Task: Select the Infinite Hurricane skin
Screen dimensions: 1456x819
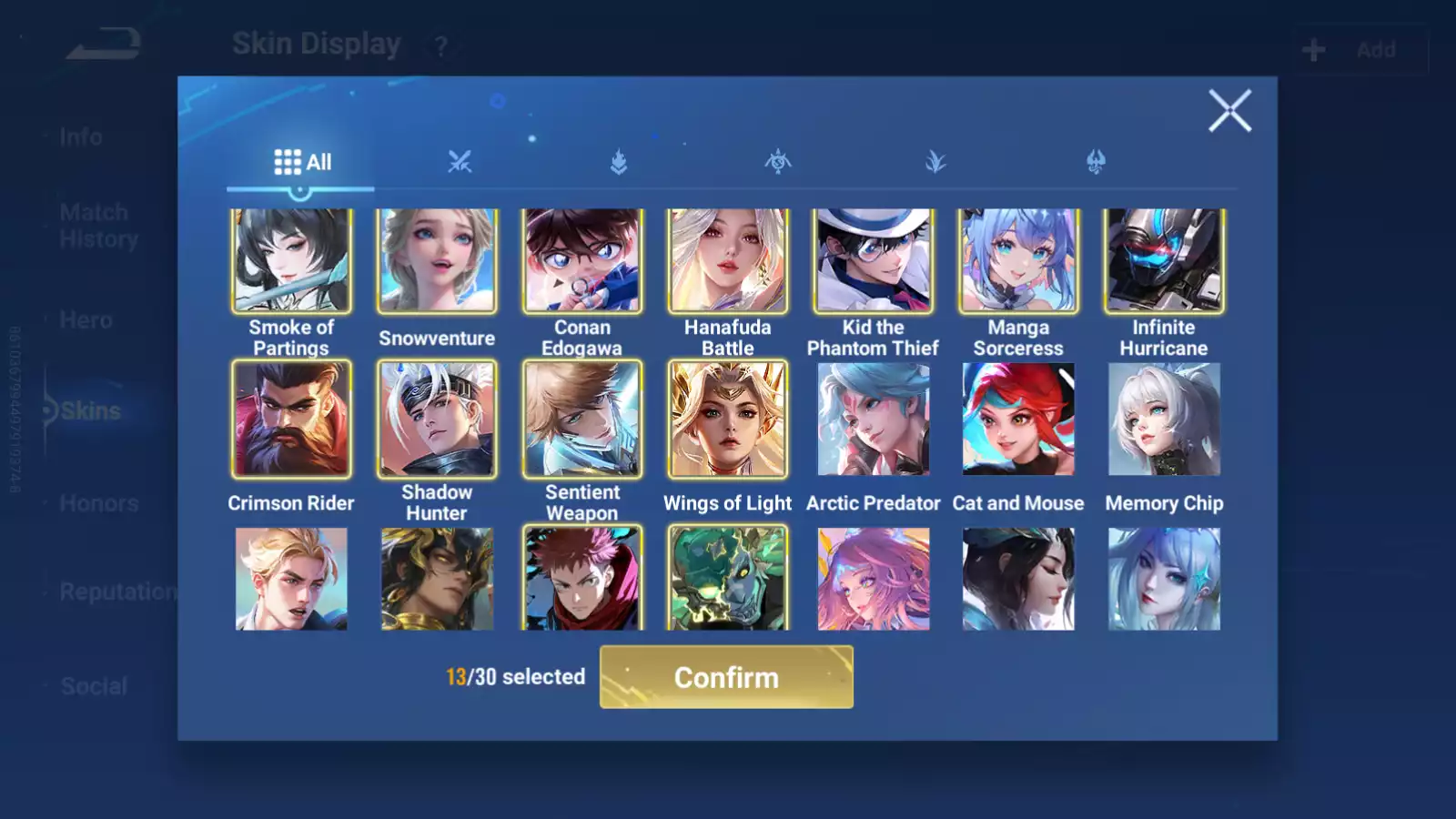Action: [1164, 260]
